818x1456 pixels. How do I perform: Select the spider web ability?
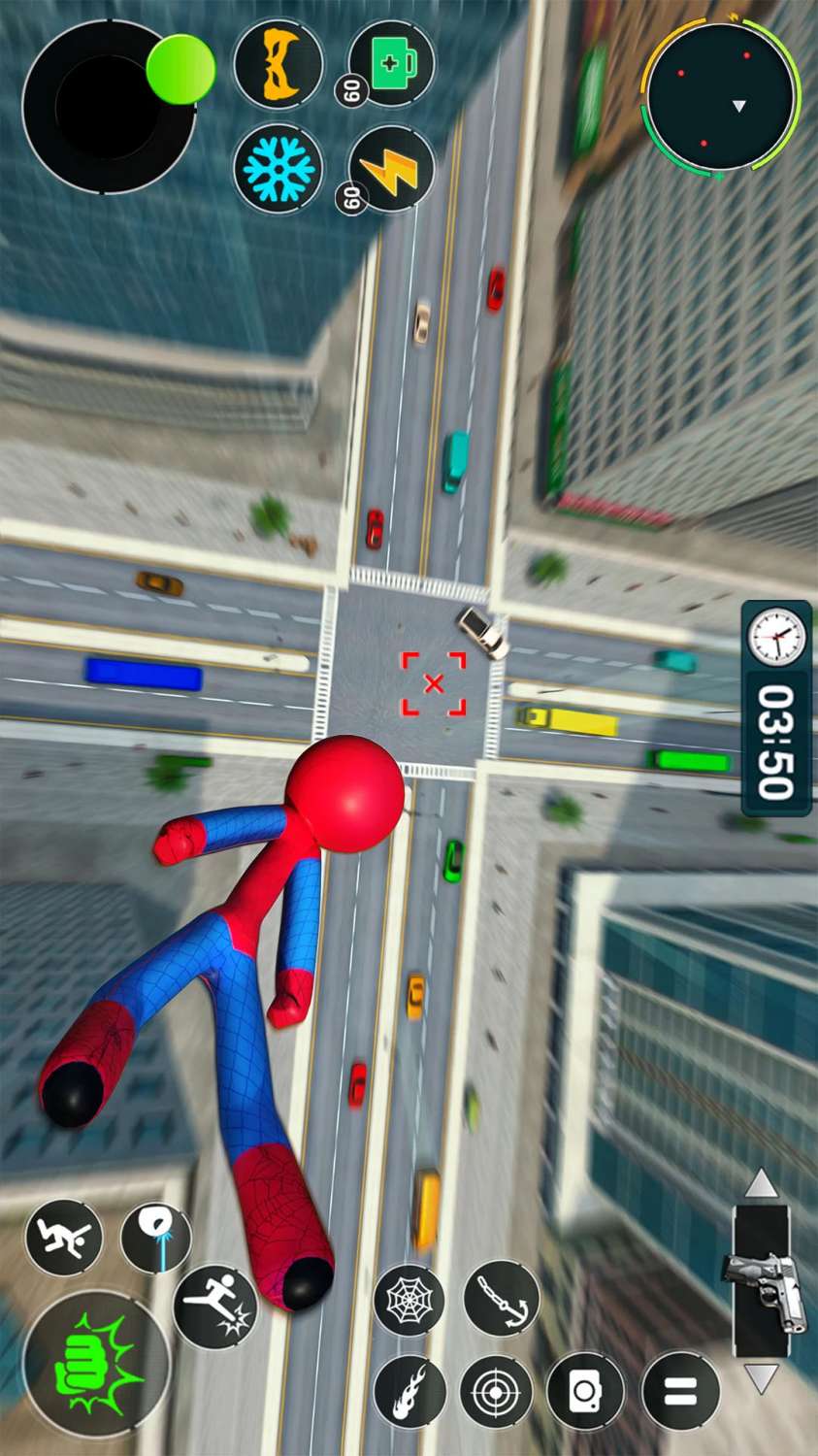tap(409, 1300)
